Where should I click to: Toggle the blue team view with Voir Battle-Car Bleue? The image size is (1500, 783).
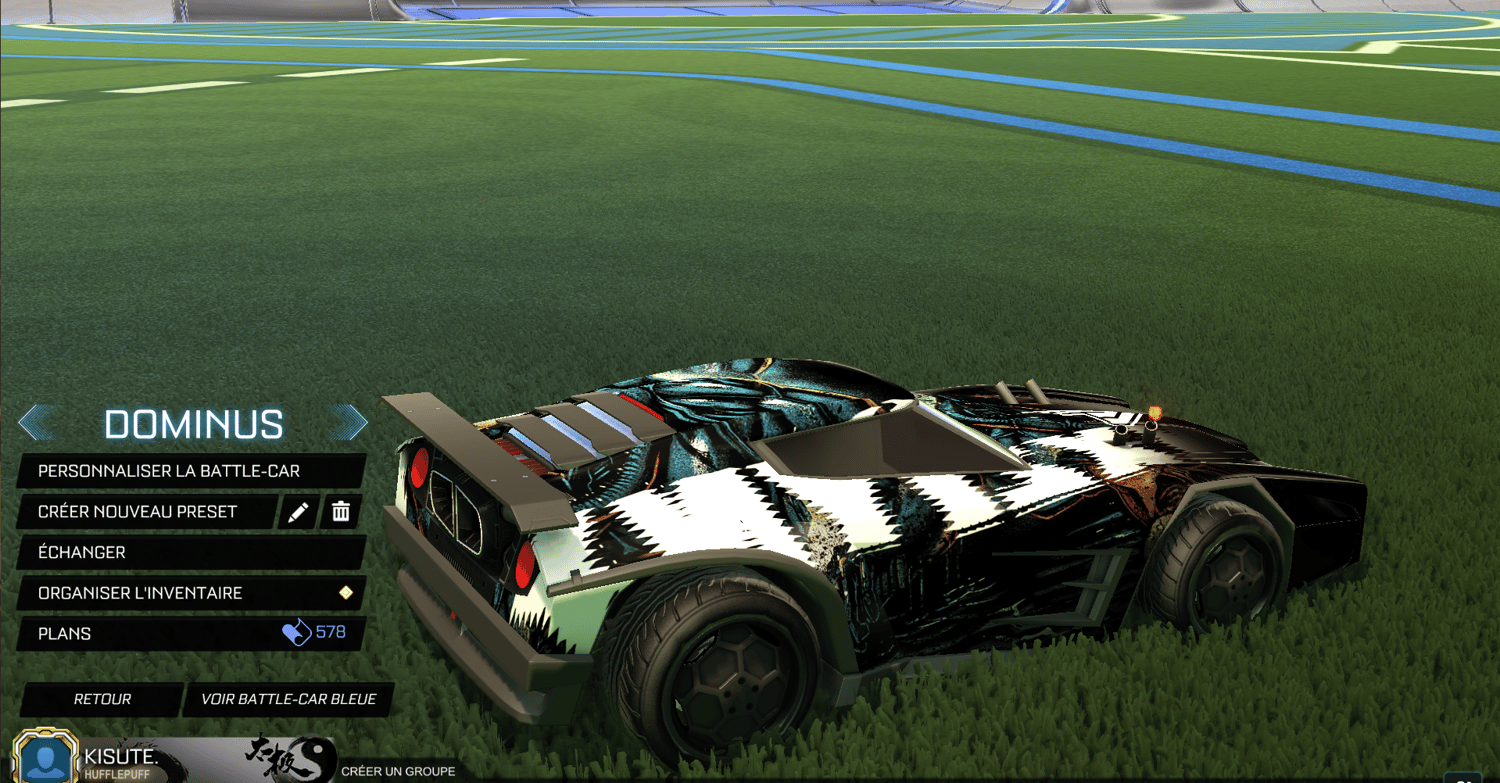click(288, 699)
